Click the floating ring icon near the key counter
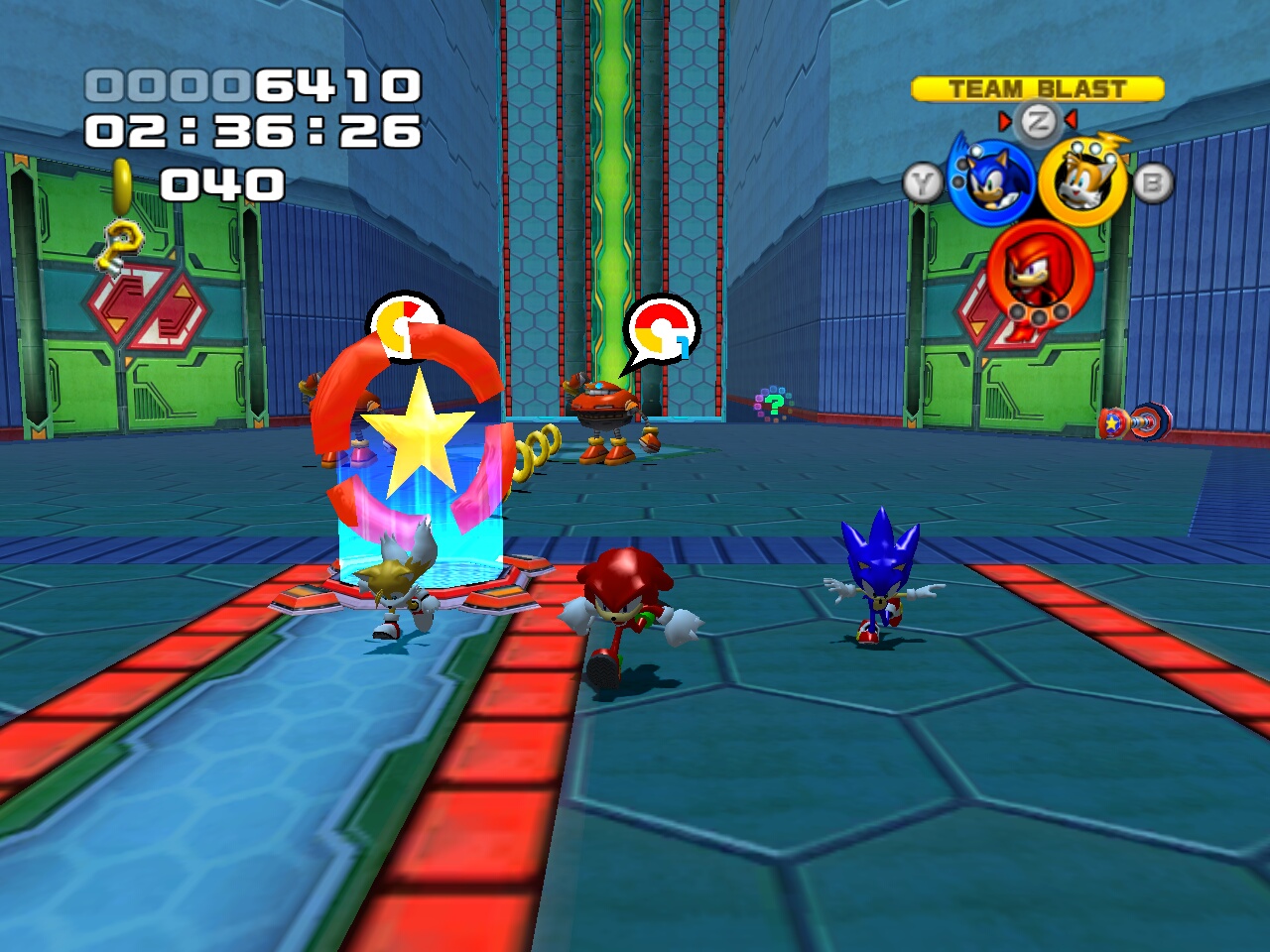The width and height of the screenshot is (1270, 952). point(122,183)
